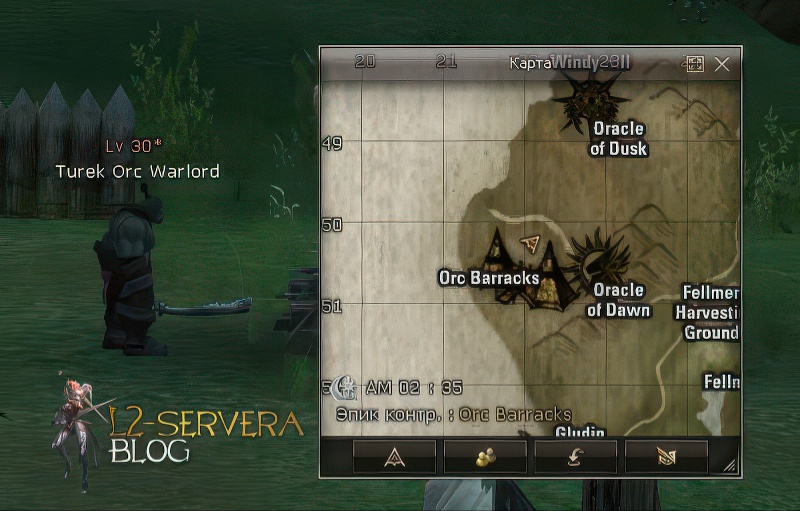Select the Orc Barracks map marker

(520, 270)
